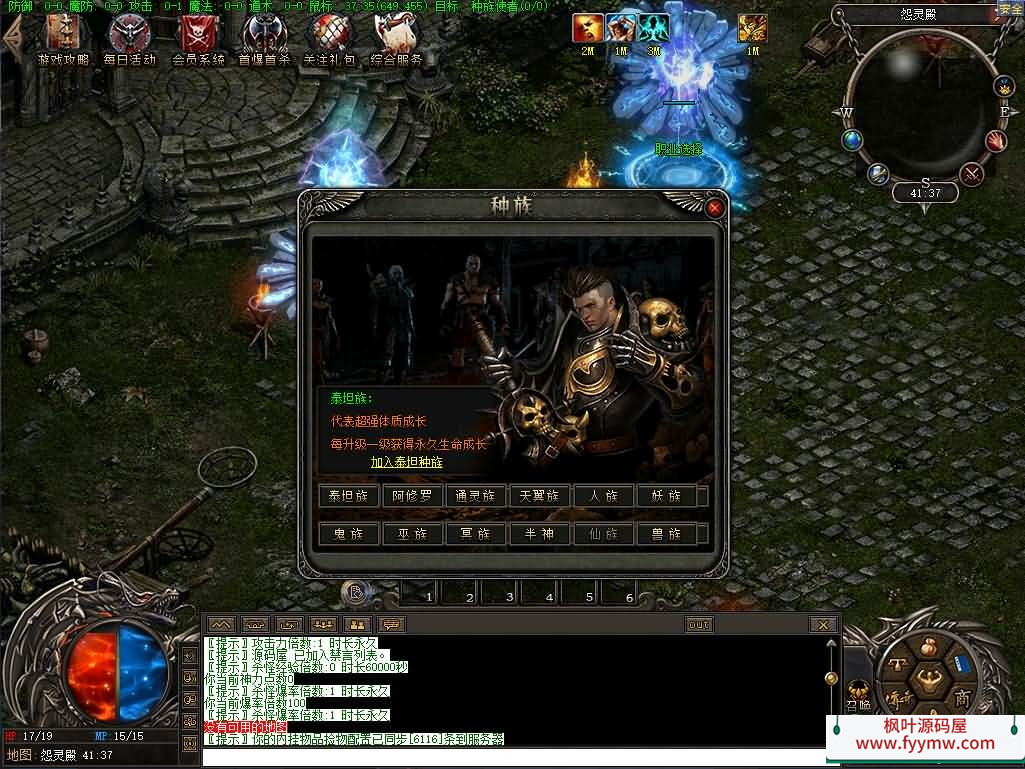
Task: Open the 每日活动 daily events menu
Action: (130, 40)
